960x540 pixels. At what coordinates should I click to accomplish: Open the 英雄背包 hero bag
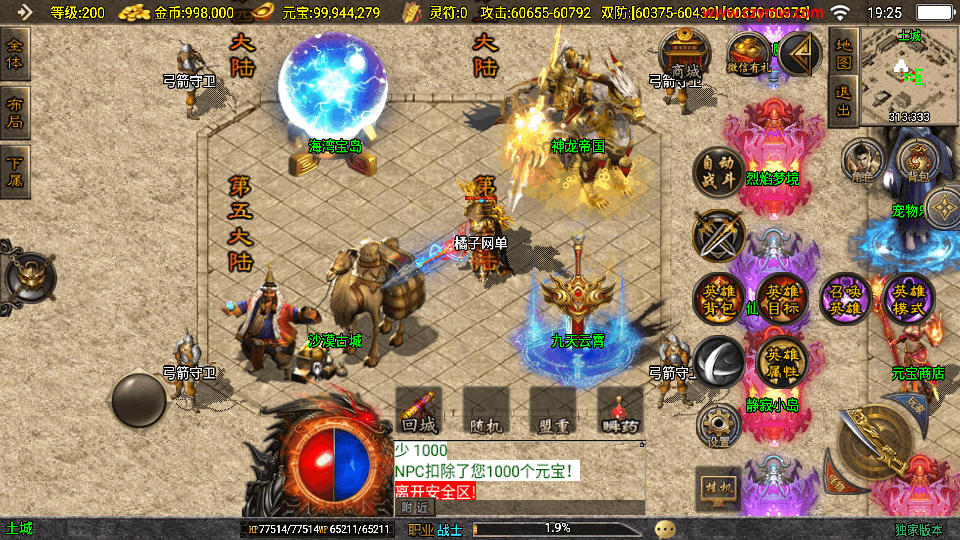(717, 298)
